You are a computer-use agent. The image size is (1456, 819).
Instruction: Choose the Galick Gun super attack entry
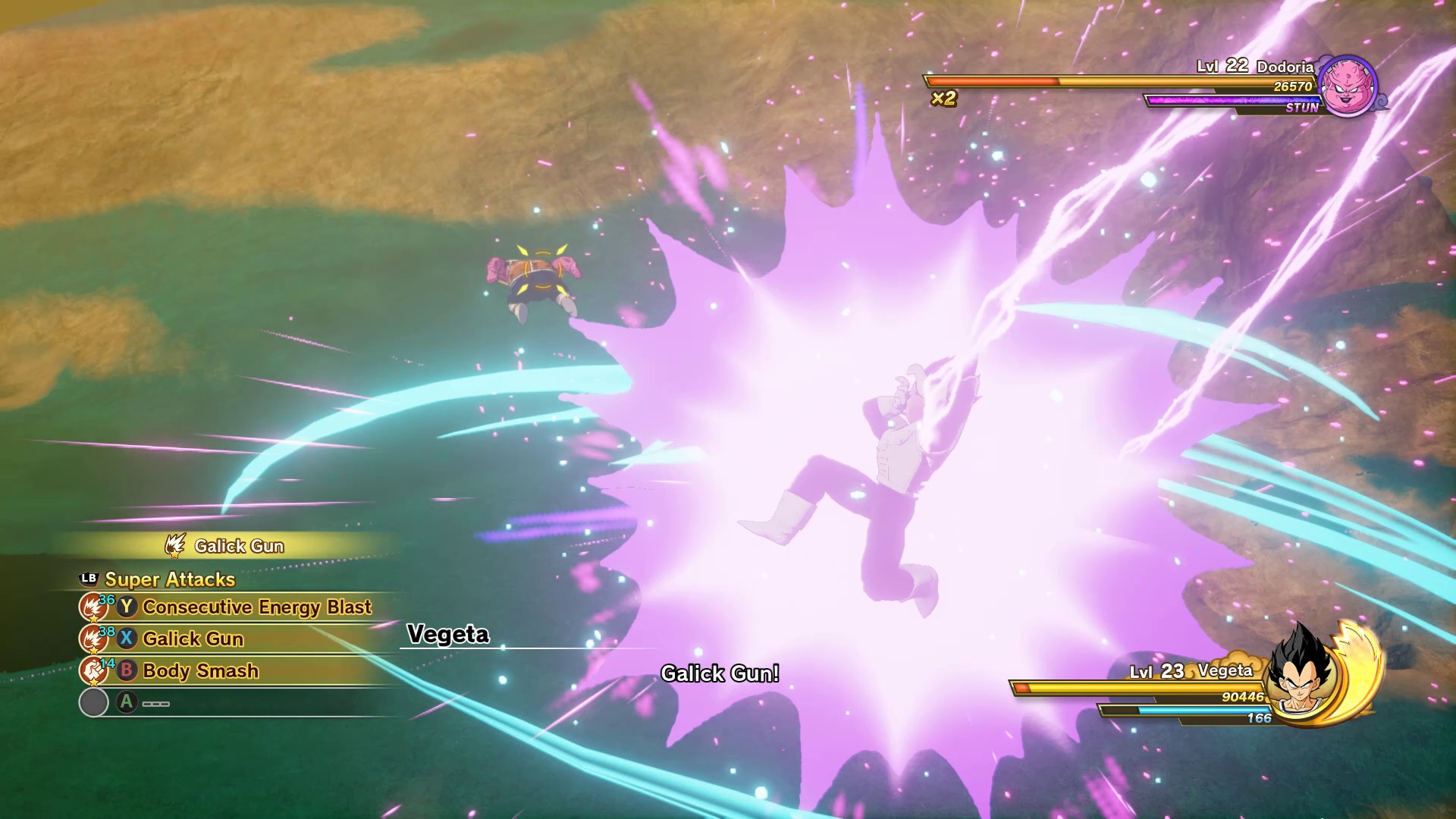(x=193, y=639)
